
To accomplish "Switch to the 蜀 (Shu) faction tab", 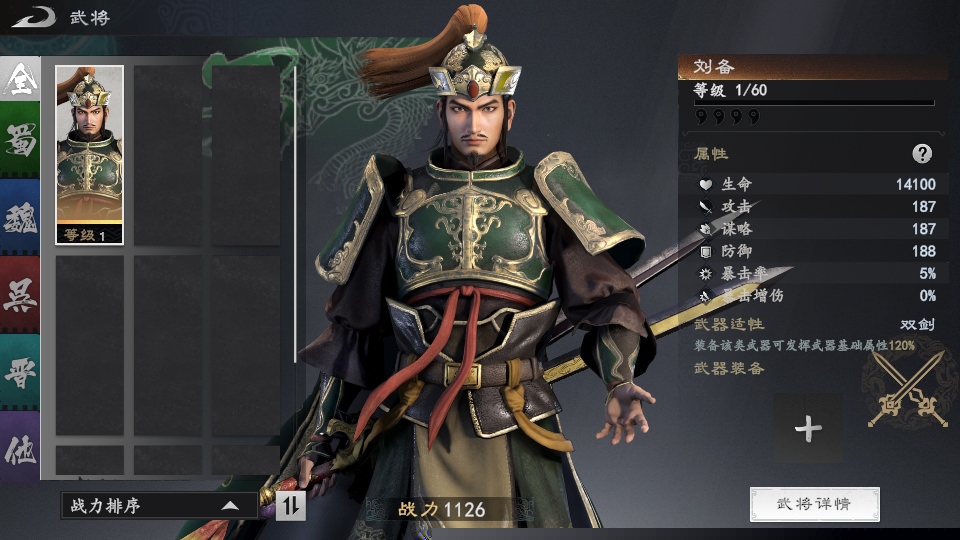I will coord(20,143).
